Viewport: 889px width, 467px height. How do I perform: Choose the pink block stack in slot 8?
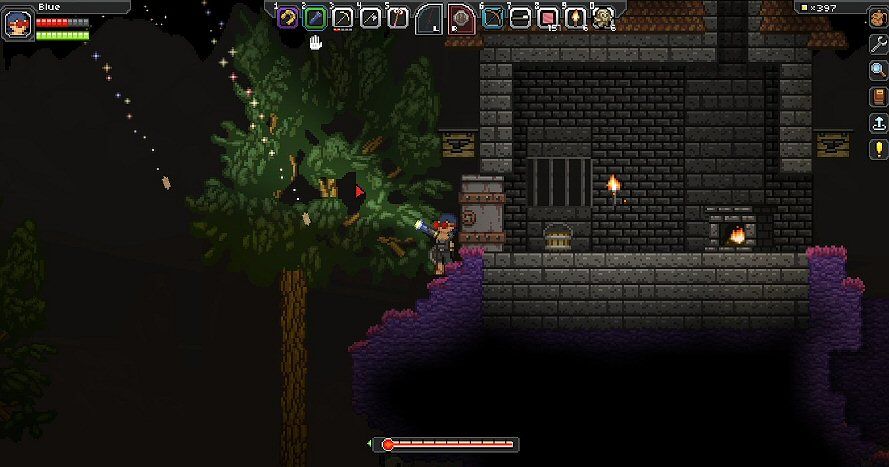[x=548, y=17]
